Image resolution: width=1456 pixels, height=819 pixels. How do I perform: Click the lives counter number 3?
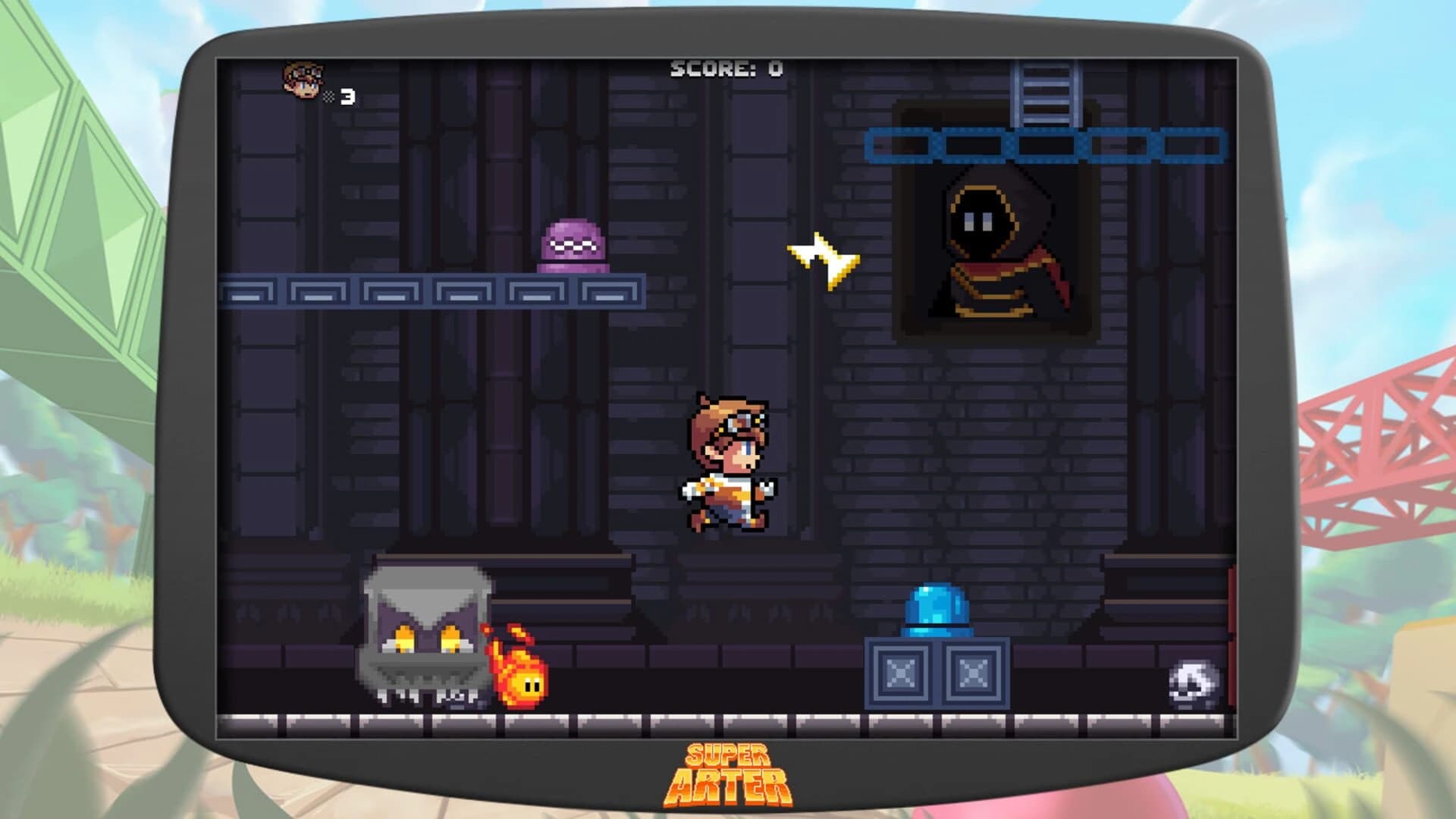pos(345,95)
